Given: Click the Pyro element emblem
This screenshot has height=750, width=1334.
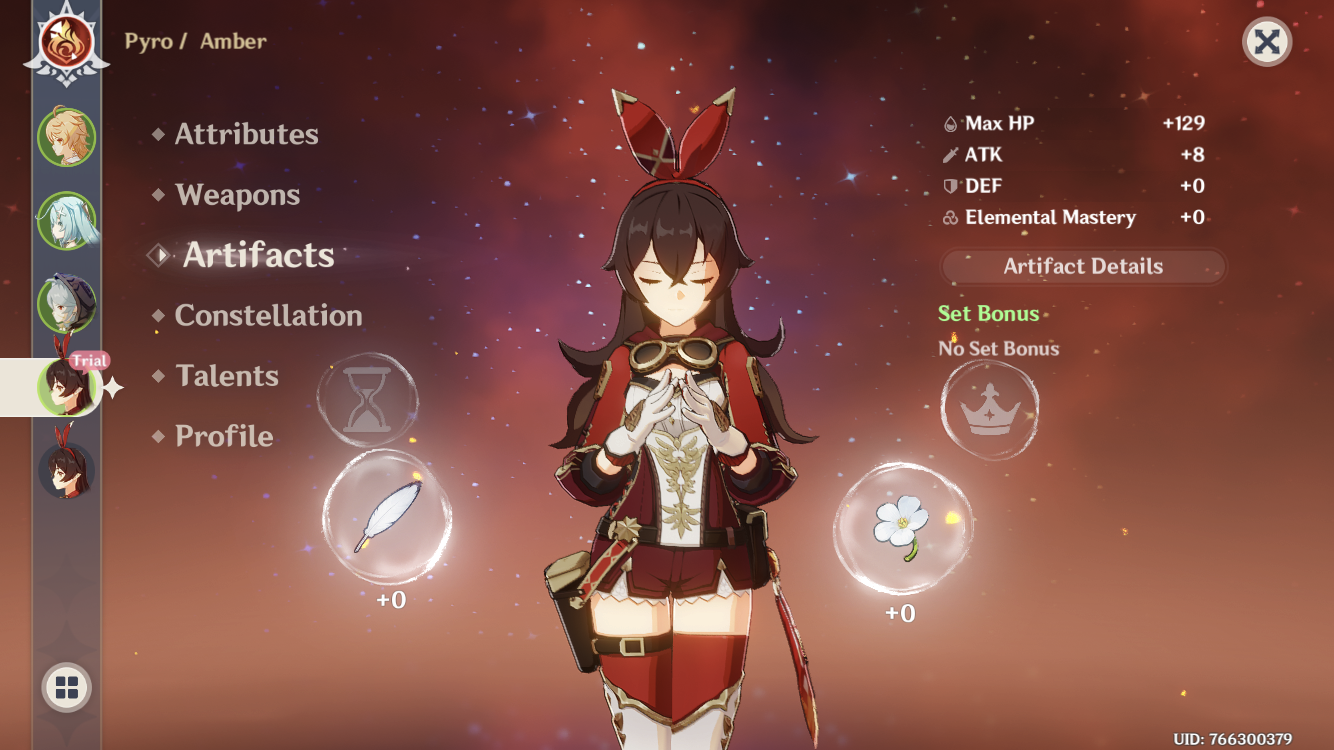Looking at the screenshot, I should pyautogui.click(x=66, y=42).
